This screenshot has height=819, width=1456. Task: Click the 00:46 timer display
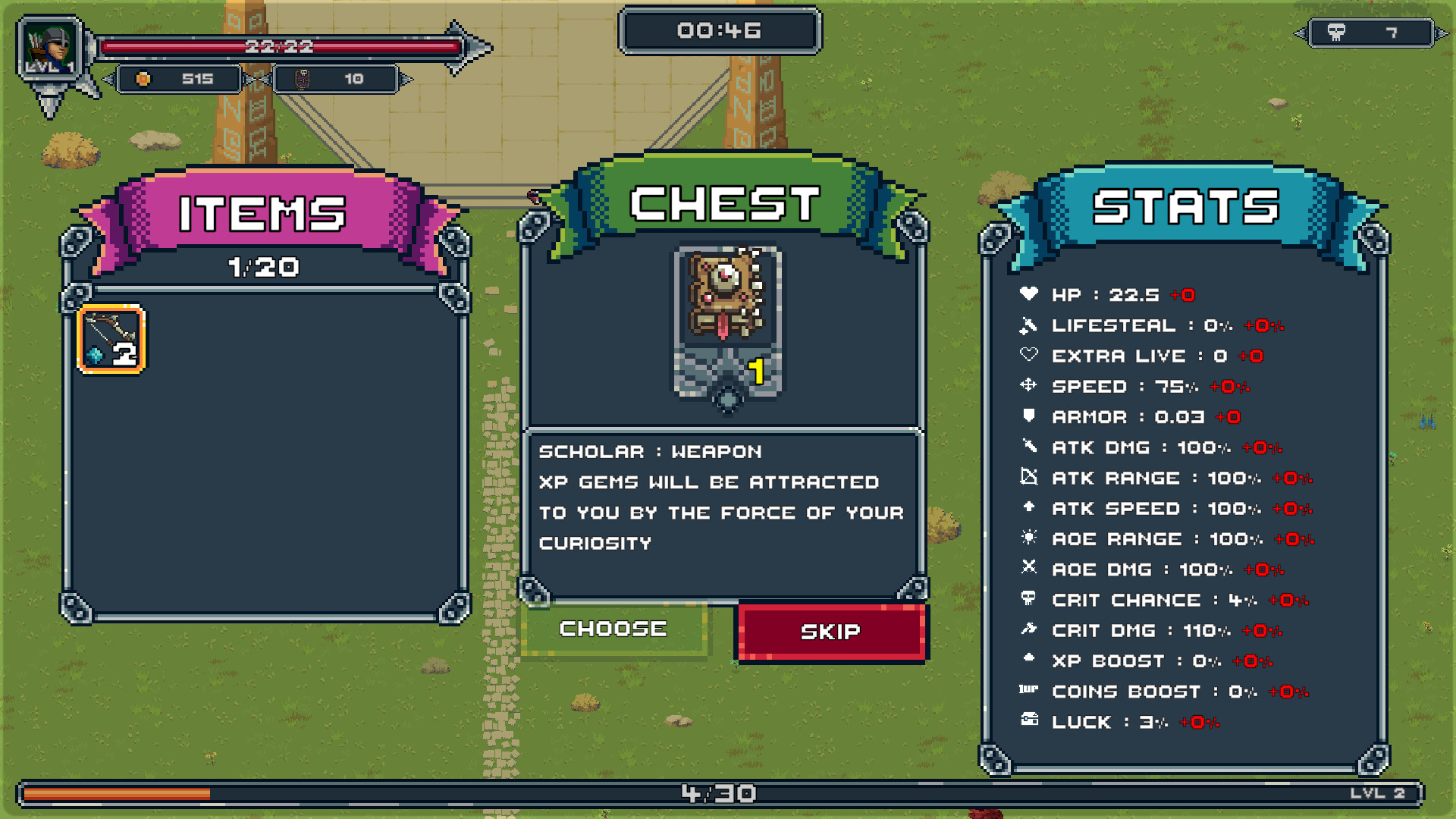click(x=719, y=30)
